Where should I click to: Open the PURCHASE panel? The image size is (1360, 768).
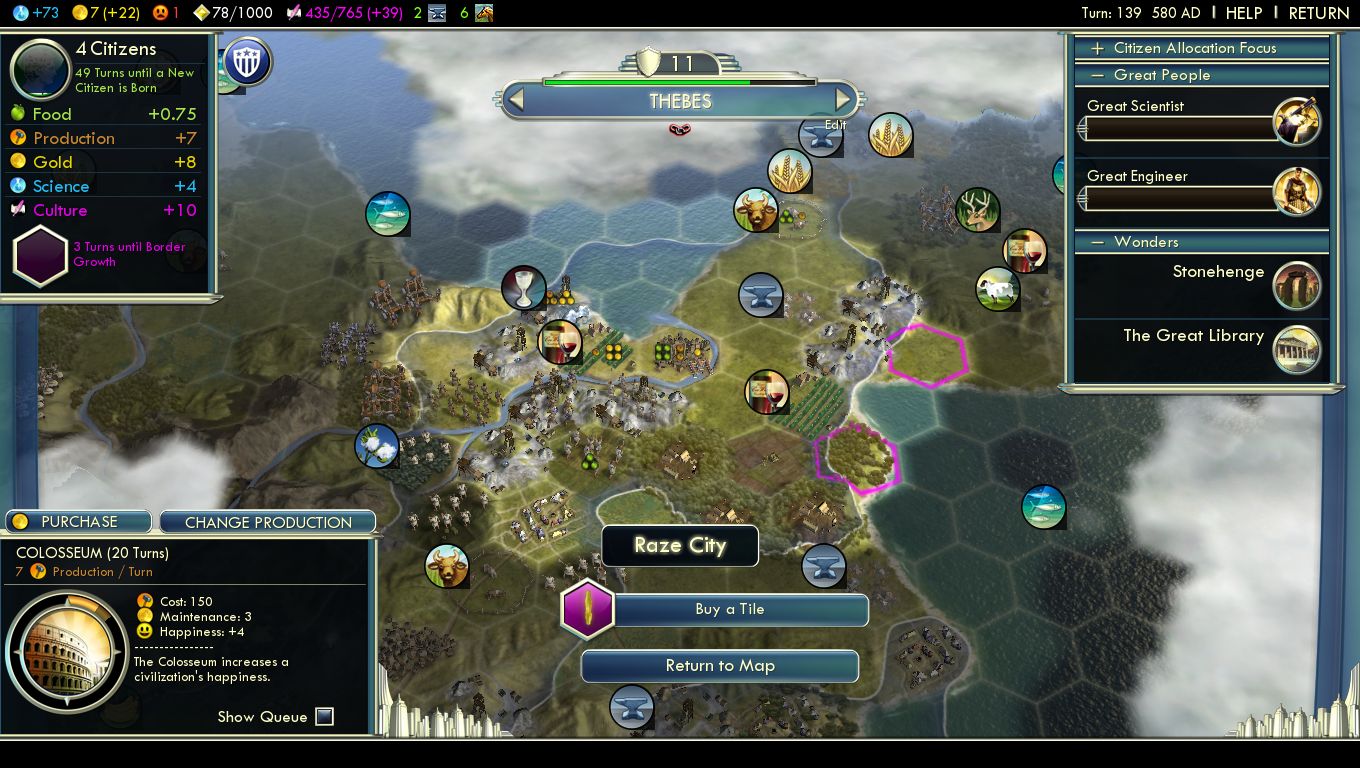[x=79, y=522]
